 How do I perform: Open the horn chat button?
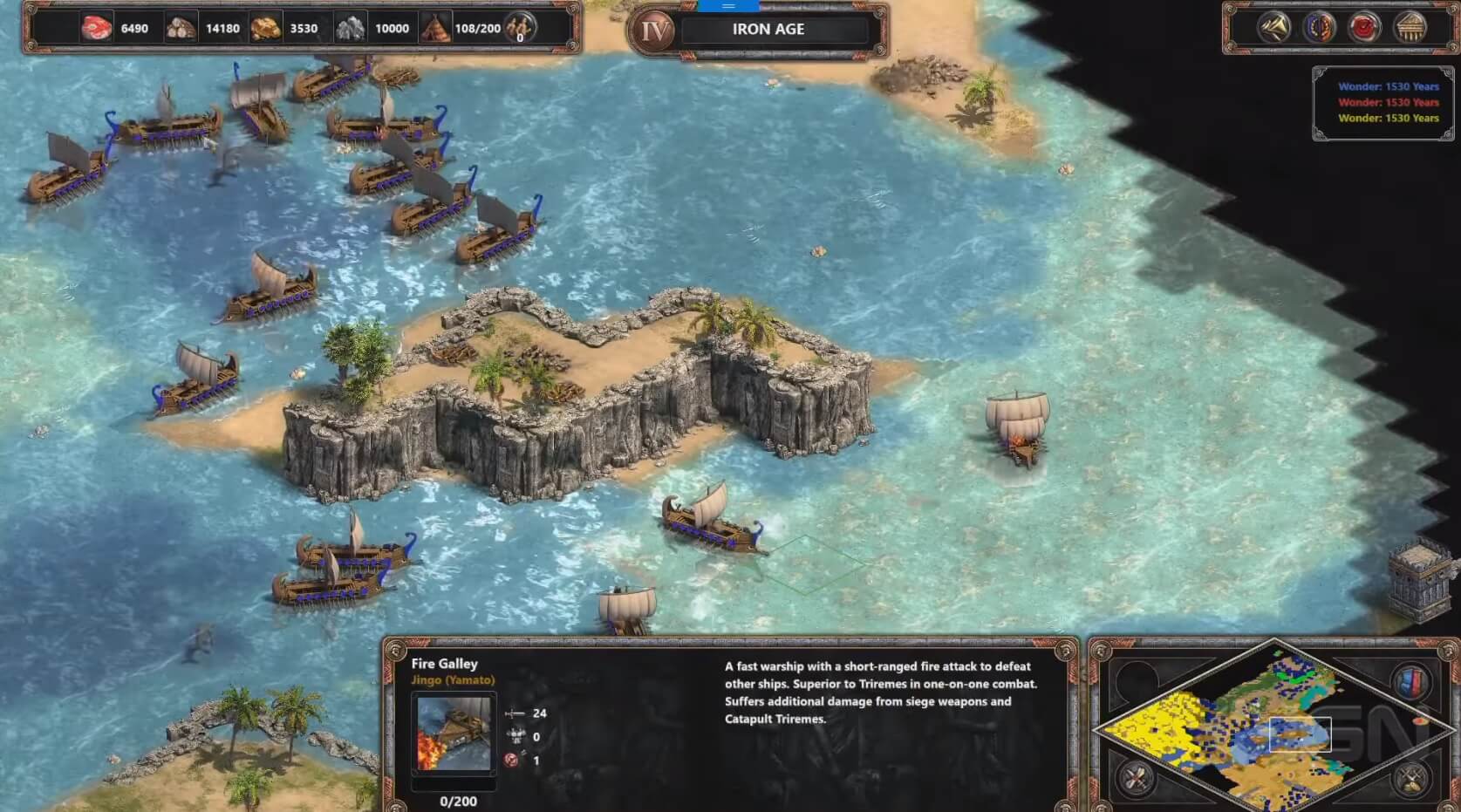(1273, 28)
